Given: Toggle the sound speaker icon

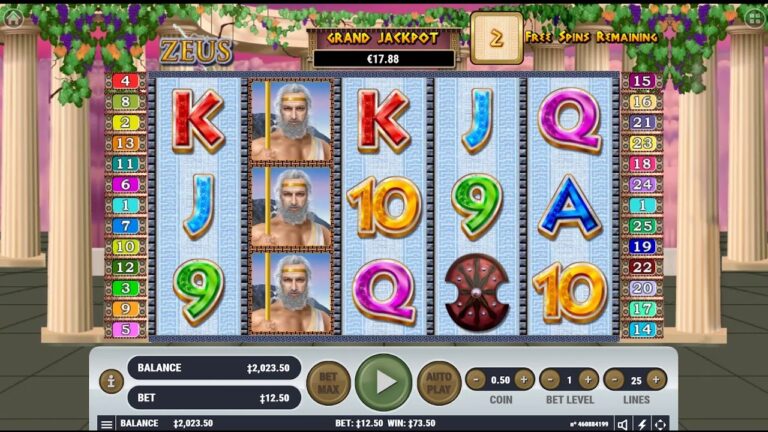Looking at the screenshot, I should 622,424.
